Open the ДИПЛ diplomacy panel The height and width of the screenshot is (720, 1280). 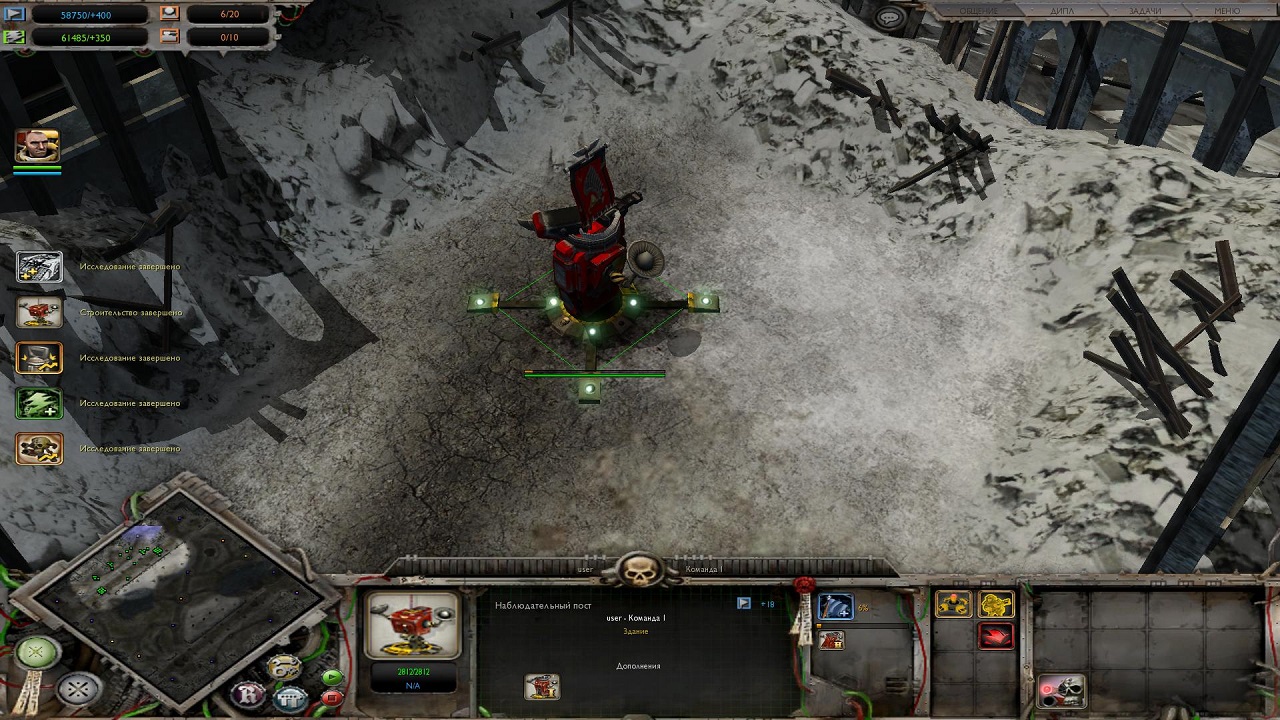click(1061, 11)
